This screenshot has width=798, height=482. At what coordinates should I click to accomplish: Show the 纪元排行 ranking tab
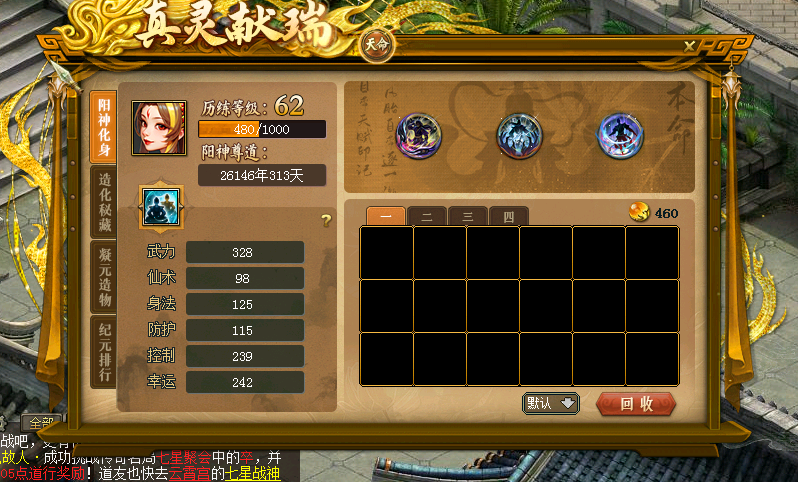pyautogui.click(x=103, y=350)
